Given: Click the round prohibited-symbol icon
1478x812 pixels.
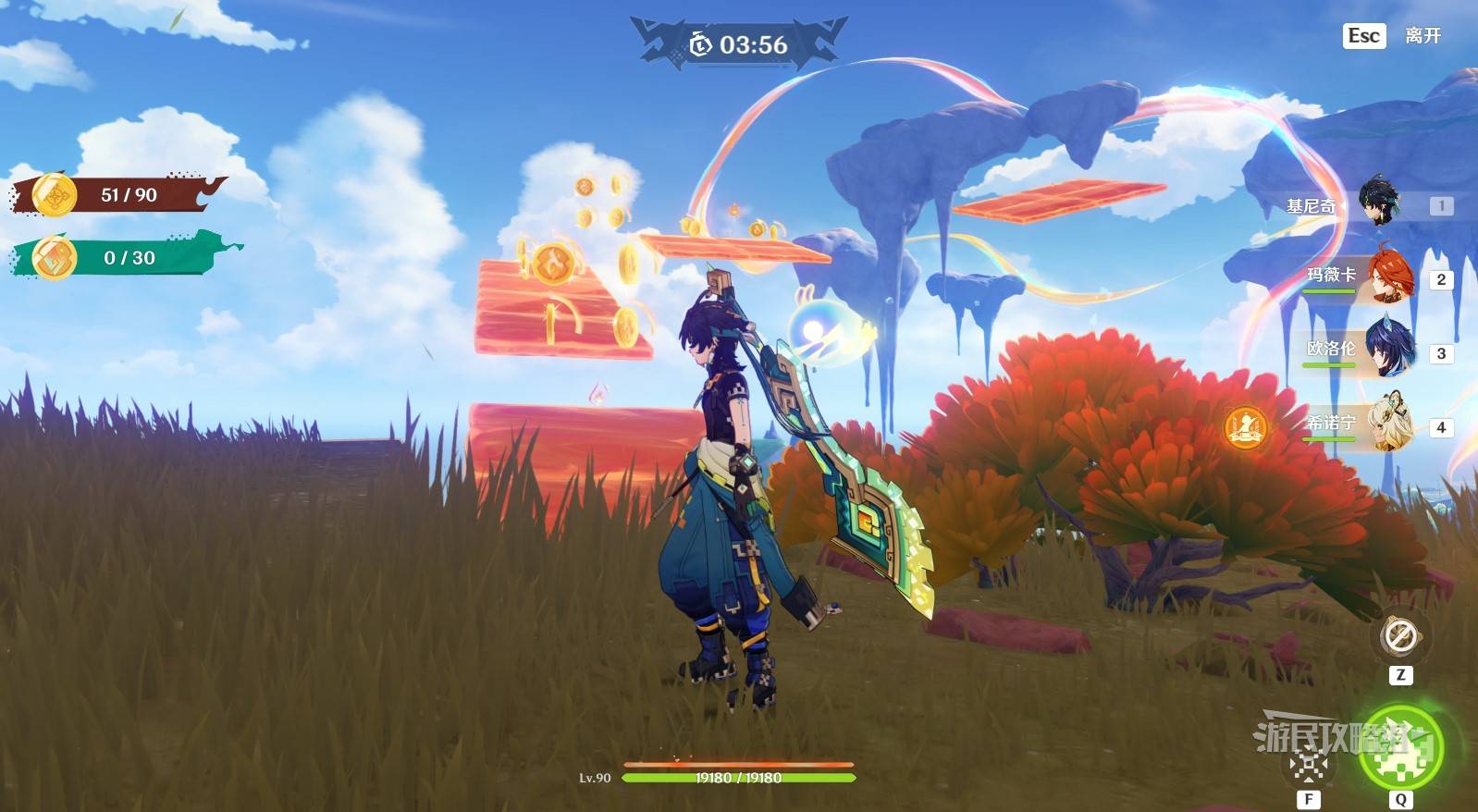Looking at the screenshot, I should (x=1399, y=636).
